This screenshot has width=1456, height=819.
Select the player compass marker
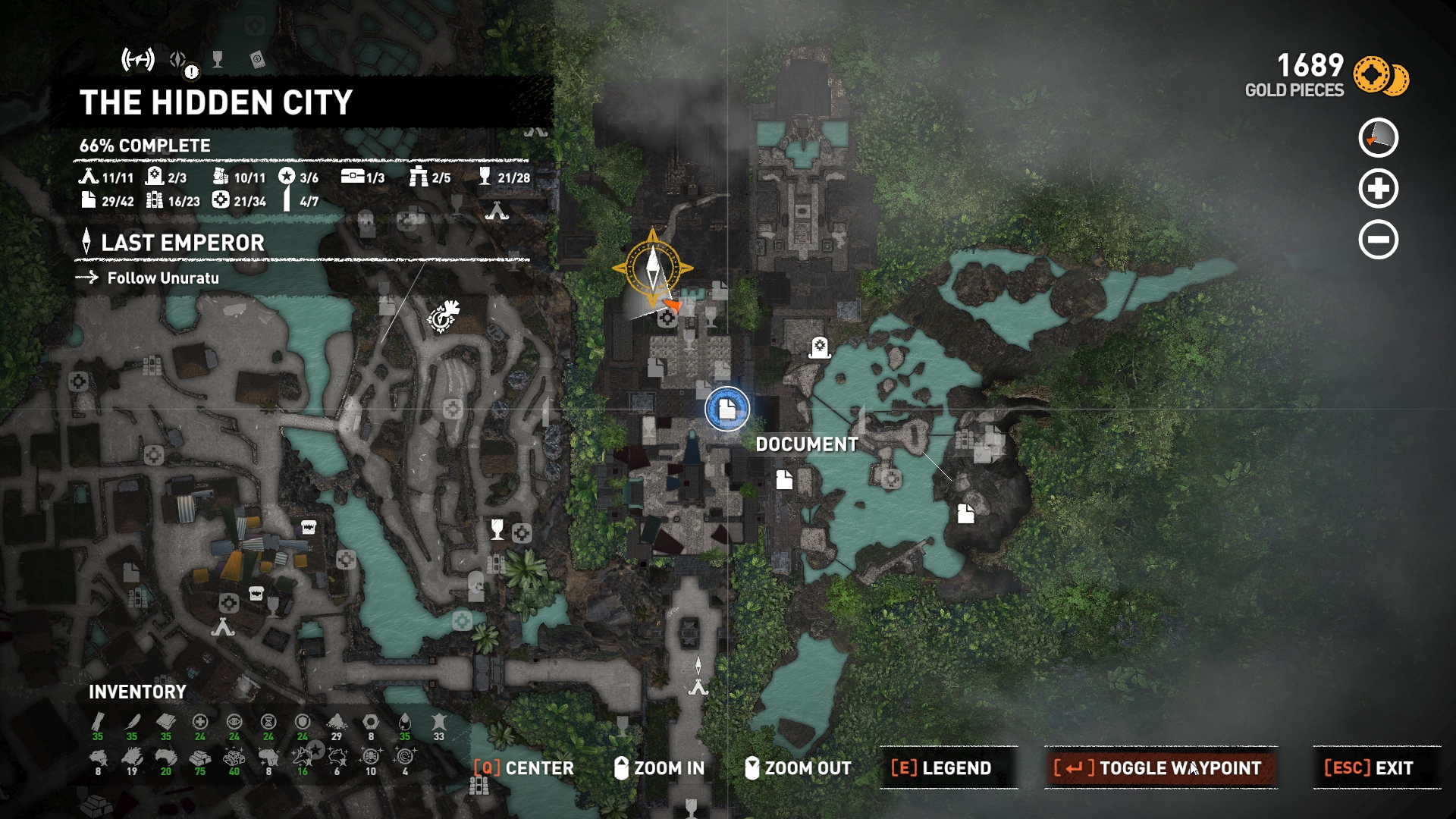click(652, 268)
